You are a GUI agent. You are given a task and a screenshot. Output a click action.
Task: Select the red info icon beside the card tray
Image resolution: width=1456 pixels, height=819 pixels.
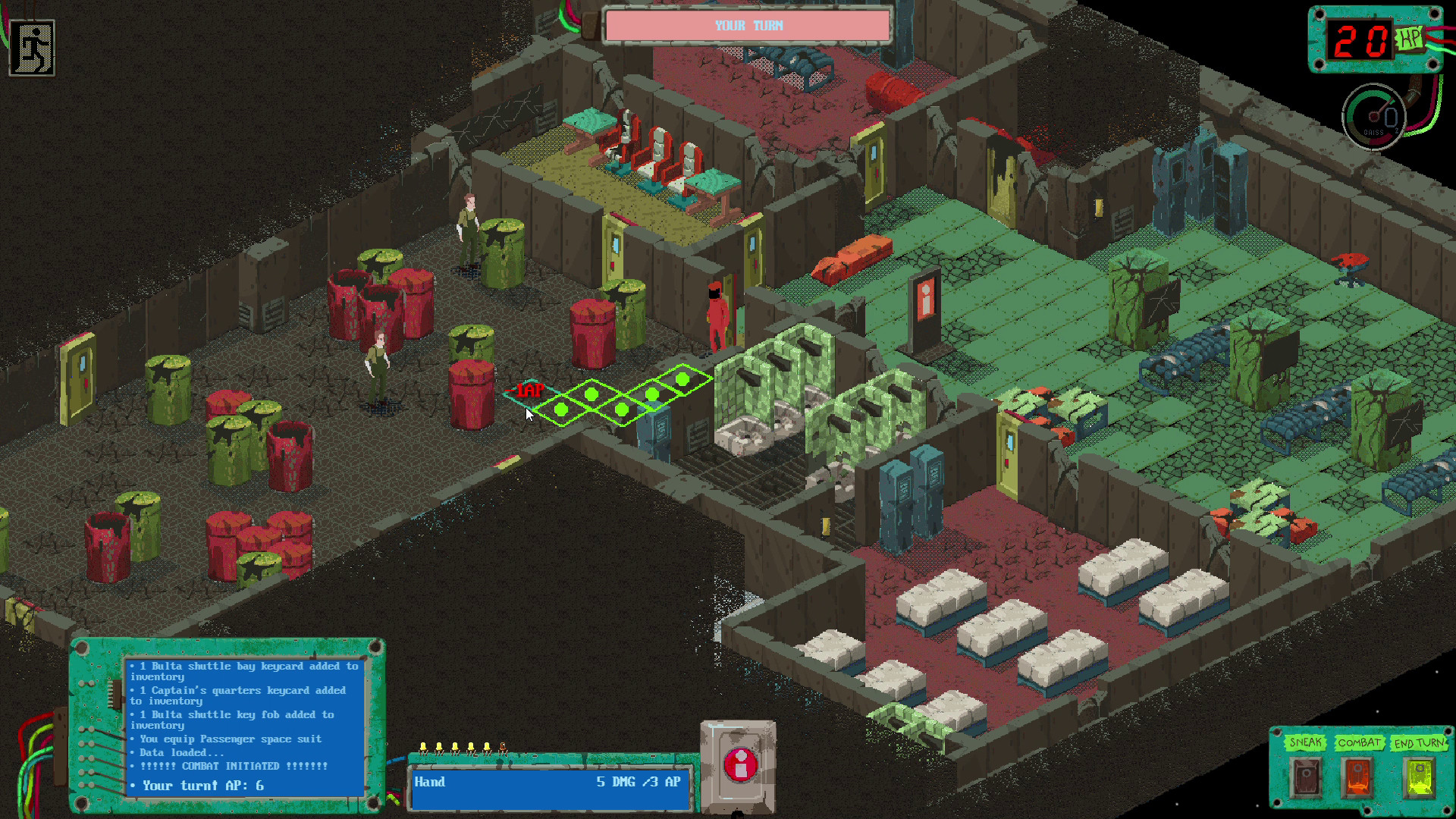click(739, 764)
